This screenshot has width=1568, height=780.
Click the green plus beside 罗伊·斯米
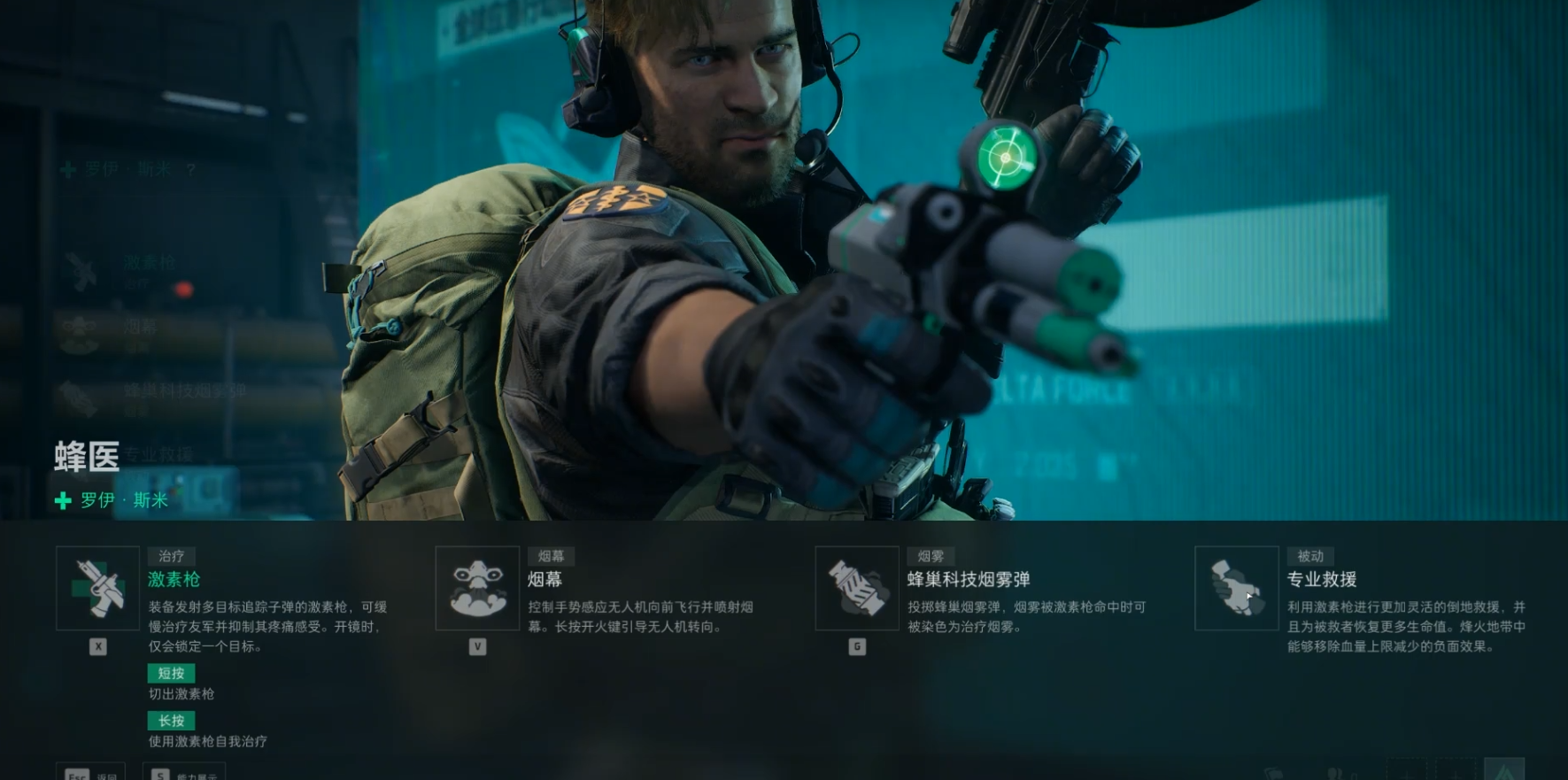pyautogui.click(x=60, y=500)
